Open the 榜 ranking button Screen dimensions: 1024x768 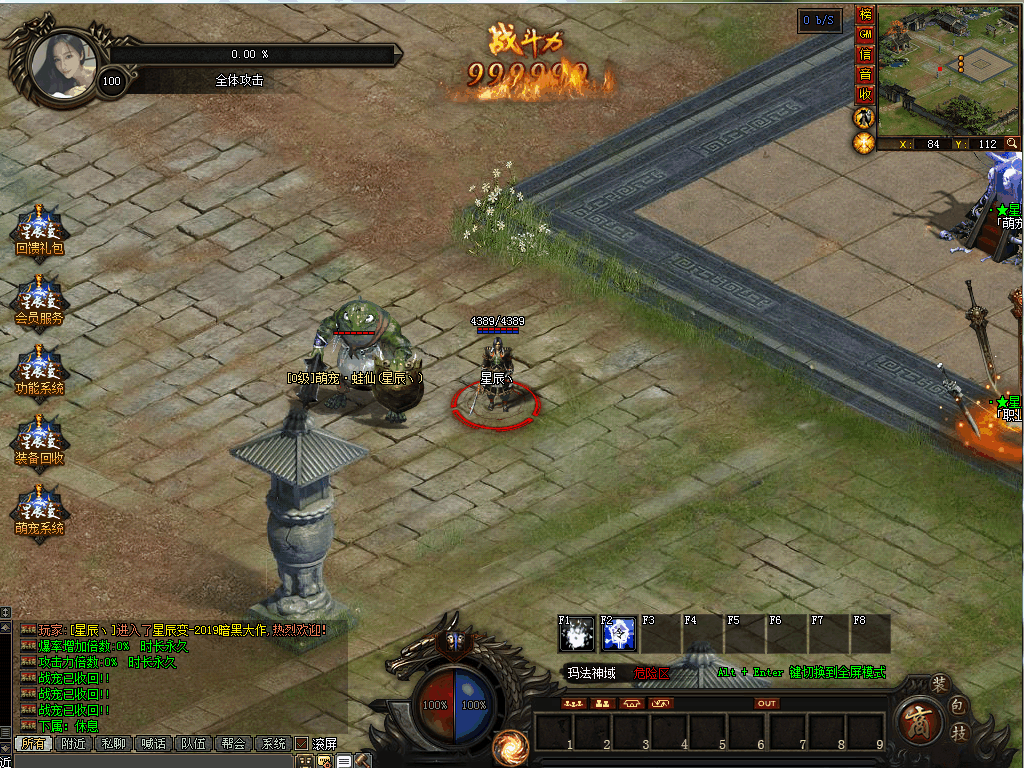pyautogui.click(x=865, y=15)
